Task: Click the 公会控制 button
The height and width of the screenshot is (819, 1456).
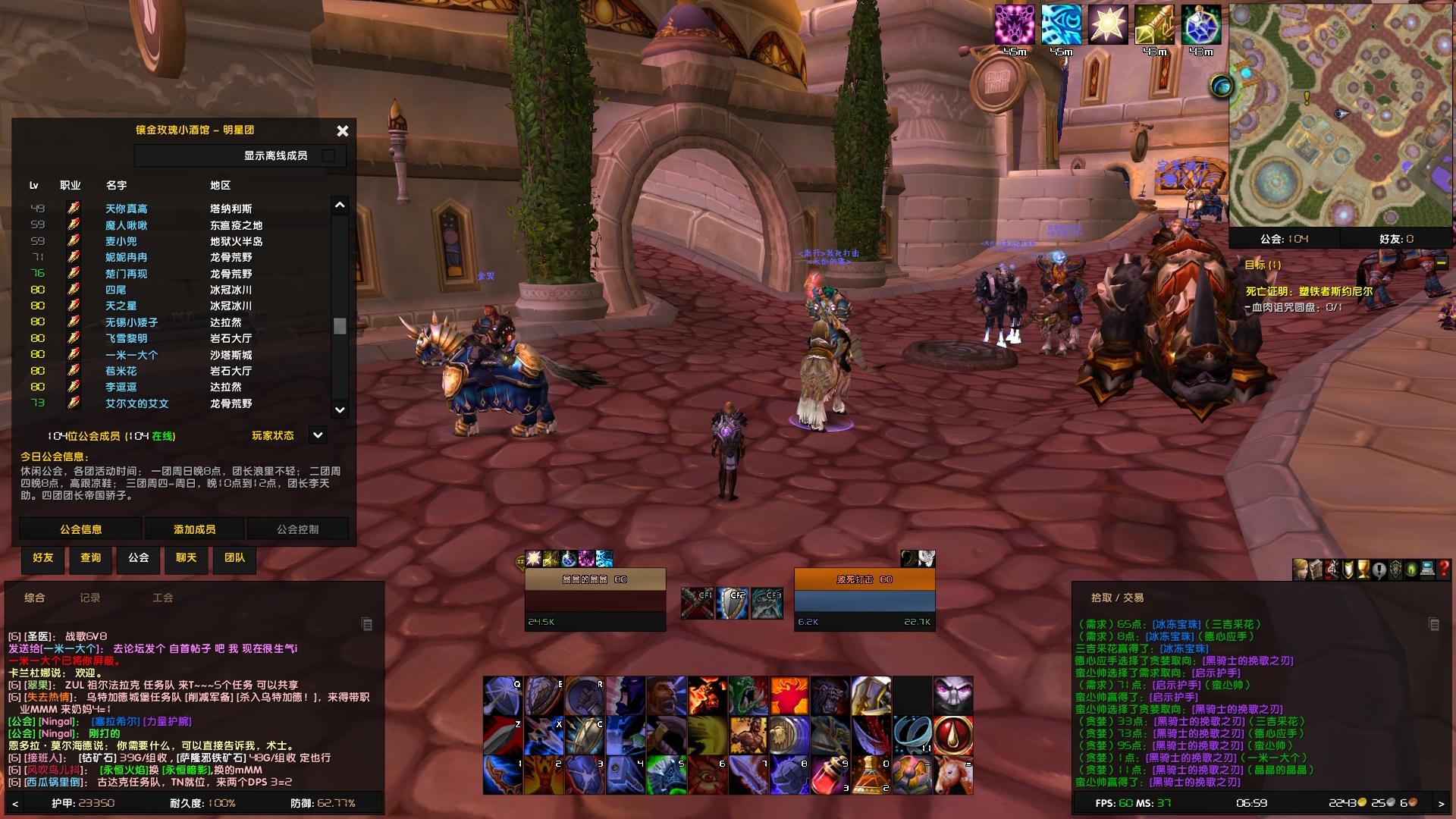Action: tap(298, 528)
